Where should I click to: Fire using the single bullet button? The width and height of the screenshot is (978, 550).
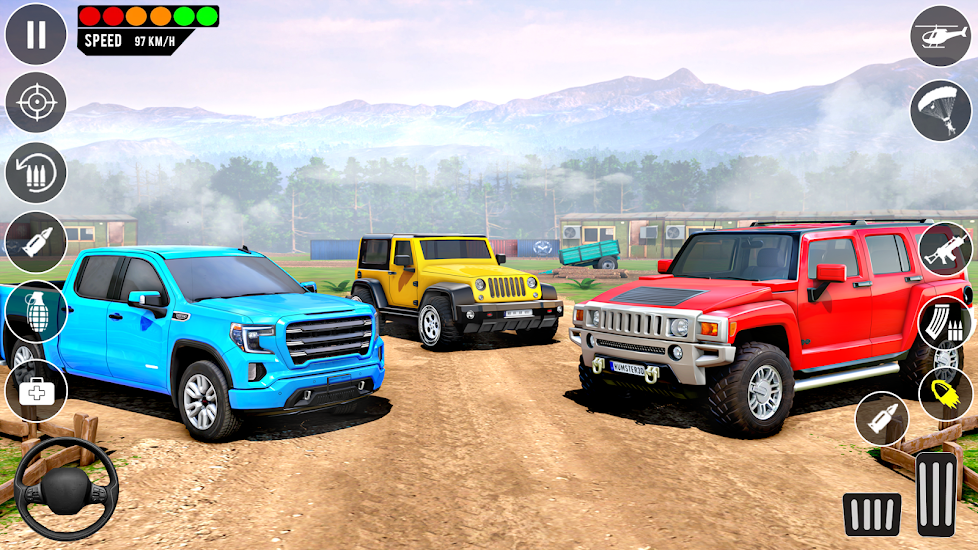pyautogui.click(x=882, y=418)
